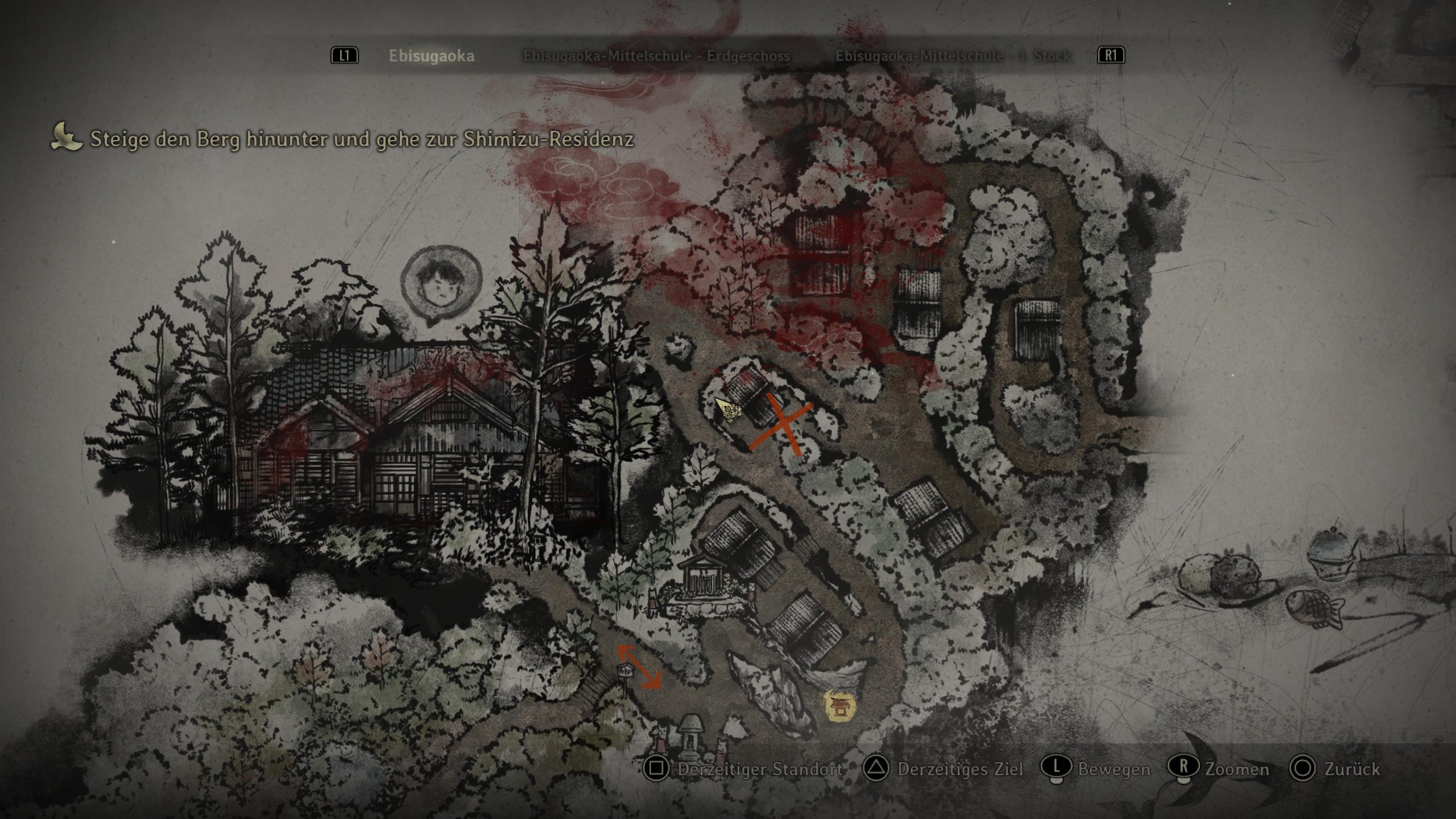
Task: Open the Ebisugaoka-Mittelschule Erdgeschoss tab
Action: [656, 56]
